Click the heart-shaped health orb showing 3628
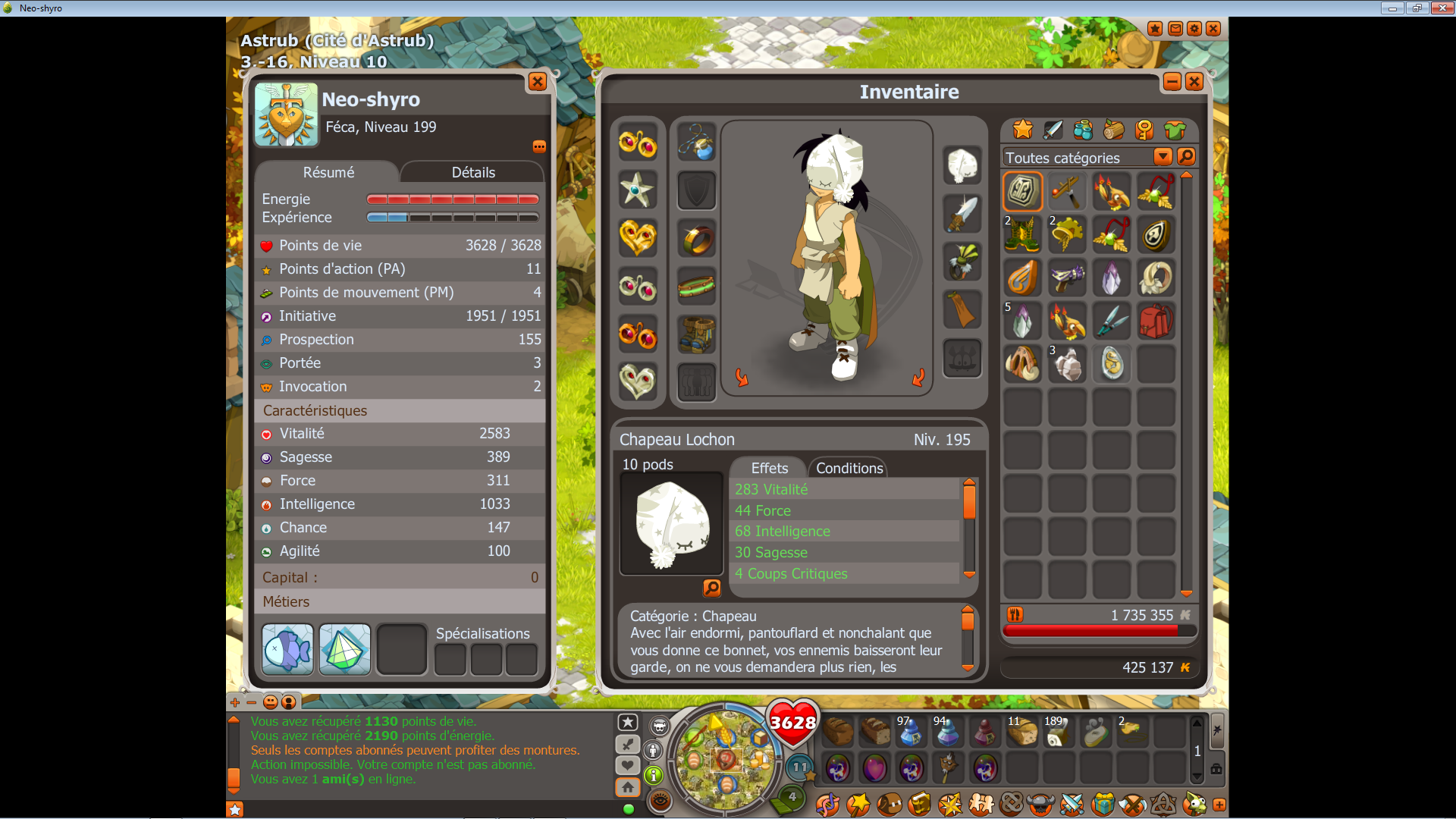This screenshot has width=1456, height=819. coord(792,722)
